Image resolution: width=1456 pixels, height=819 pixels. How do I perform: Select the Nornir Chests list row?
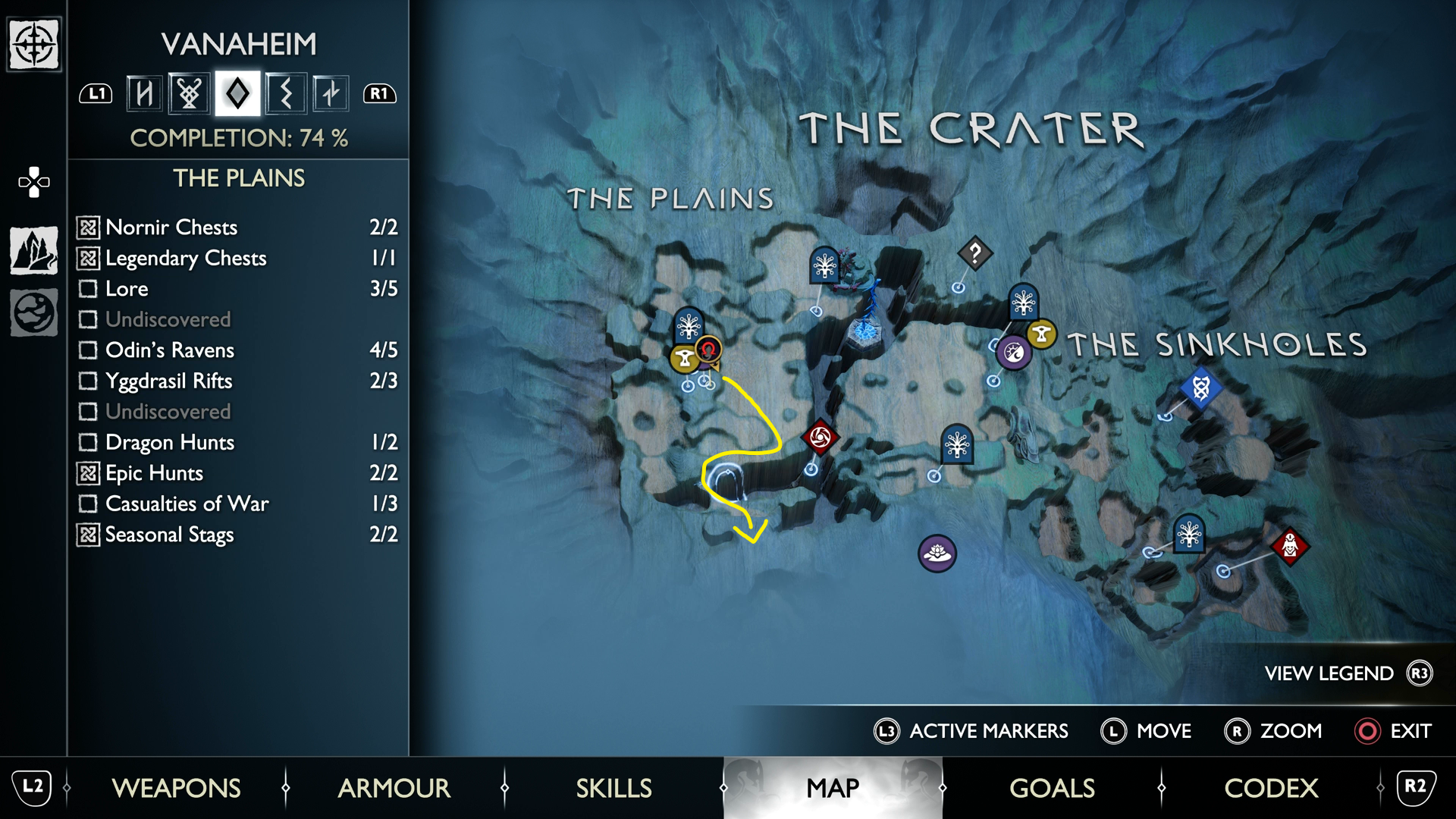237,227
